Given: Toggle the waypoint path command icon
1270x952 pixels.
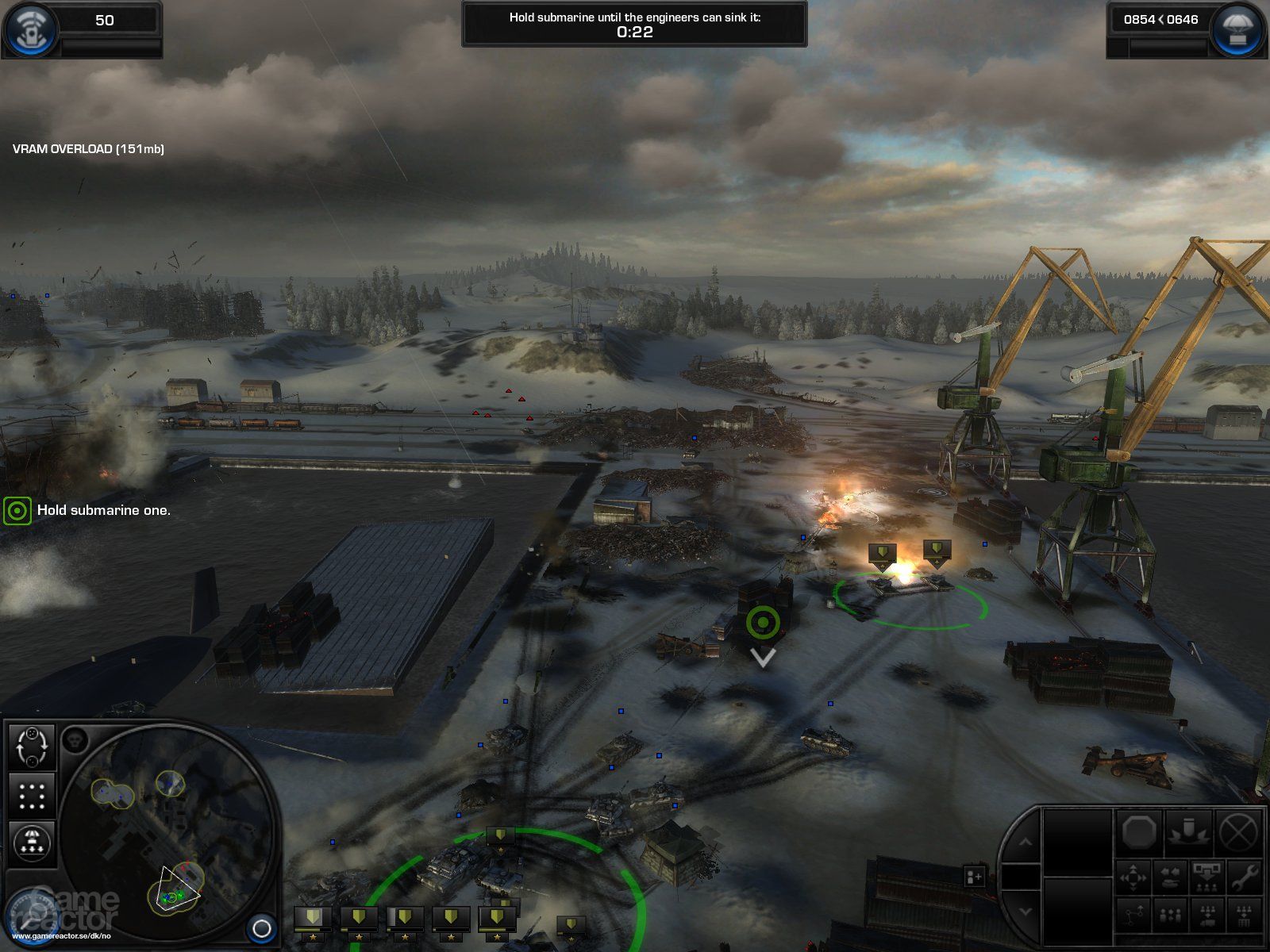Looking at the screenshot, I should [1133, 916].
